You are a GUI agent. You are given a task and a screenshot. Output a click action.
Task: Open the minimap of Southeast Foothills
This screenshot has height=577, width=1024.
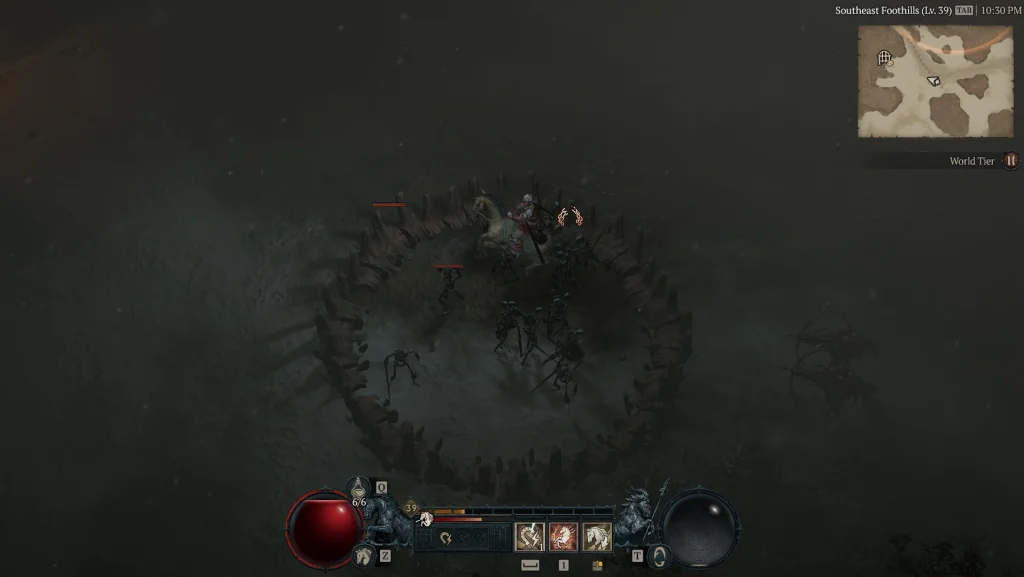(921, 81)
